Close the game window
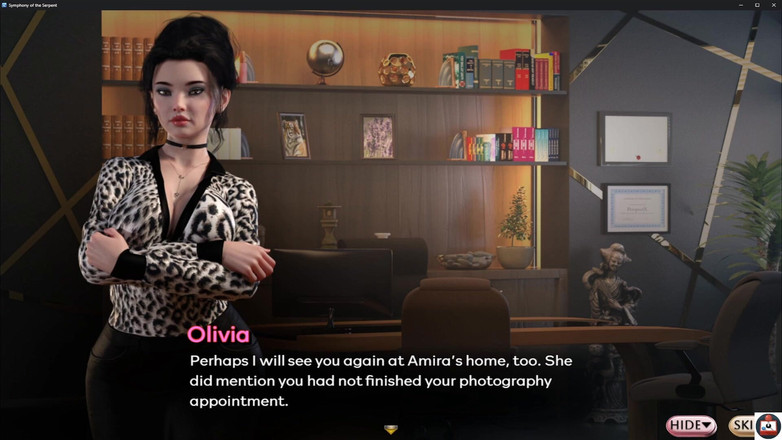 (x=773, y=5)
